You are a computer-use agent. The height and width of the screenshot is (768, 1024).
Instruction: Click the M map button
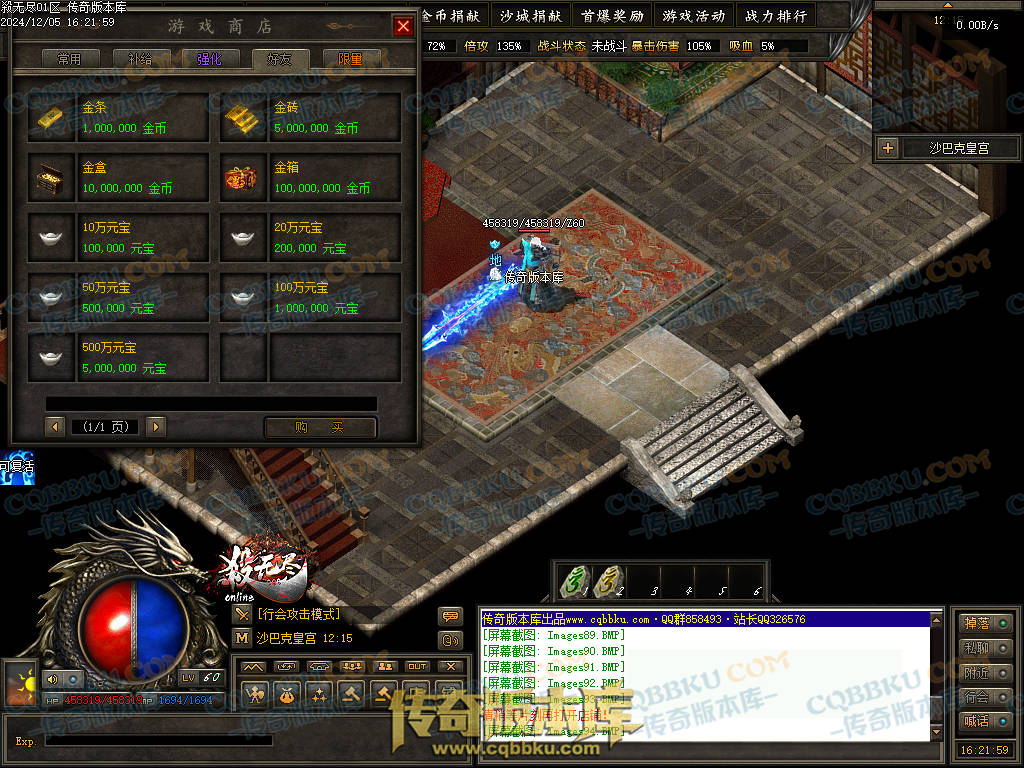click(242, 637)
